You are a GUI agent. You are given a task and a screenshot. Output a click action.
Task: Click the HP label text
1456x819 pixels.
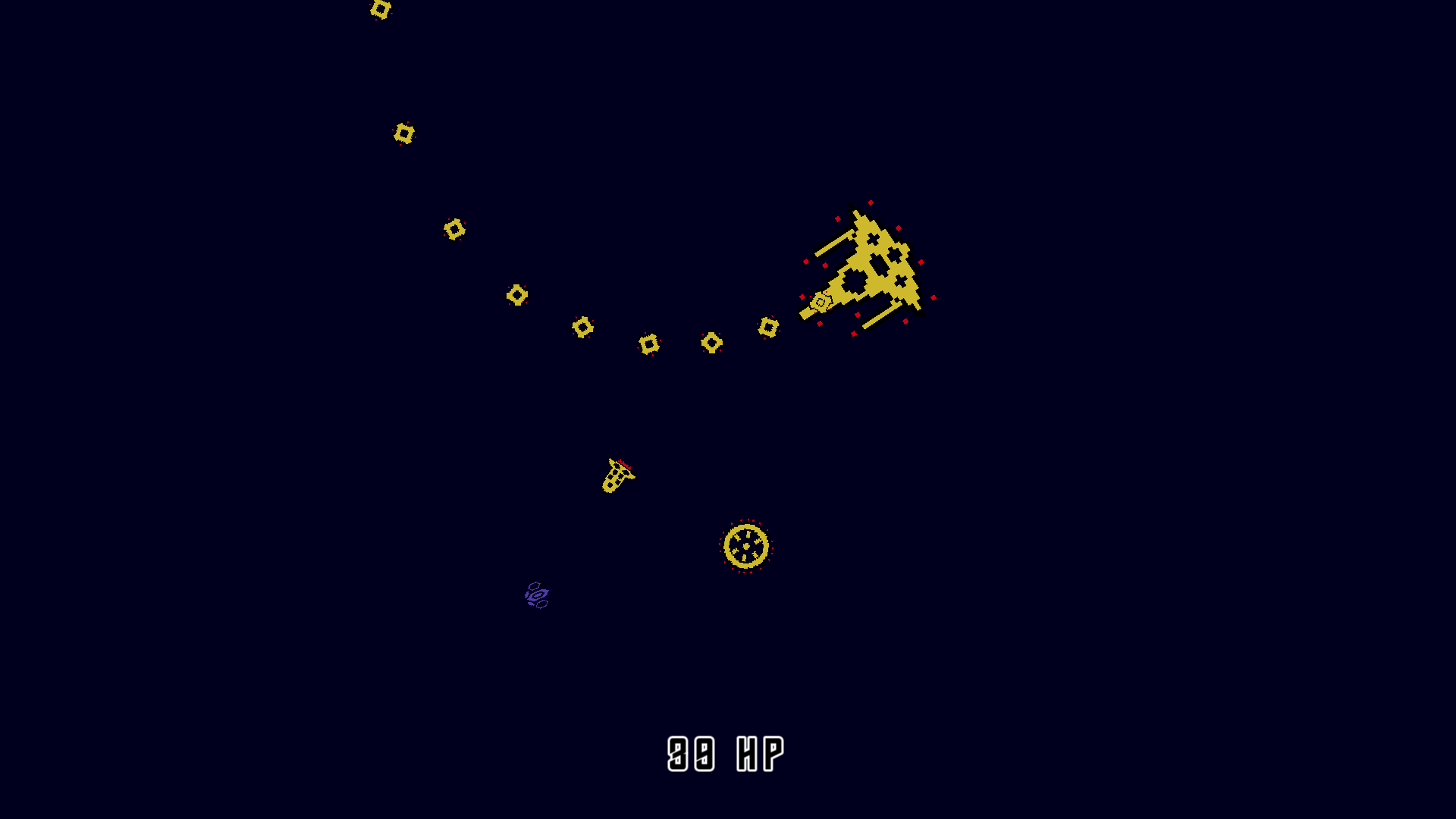(758, 752)
